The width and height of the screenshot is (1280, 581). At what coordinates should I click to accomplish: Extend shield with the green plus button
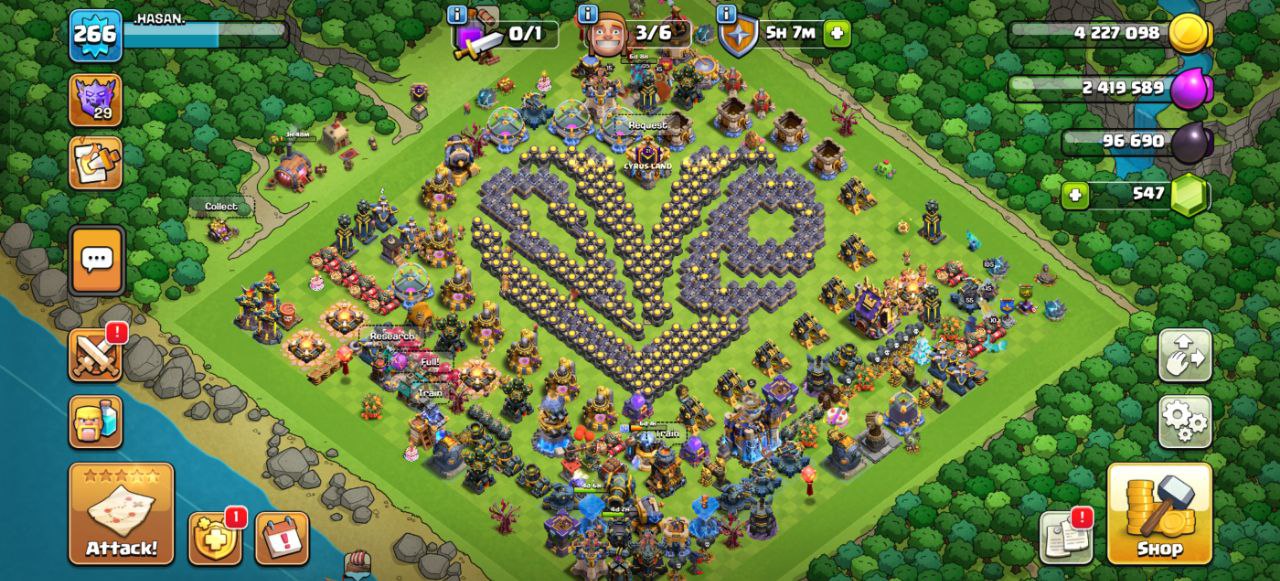point(836,33)
